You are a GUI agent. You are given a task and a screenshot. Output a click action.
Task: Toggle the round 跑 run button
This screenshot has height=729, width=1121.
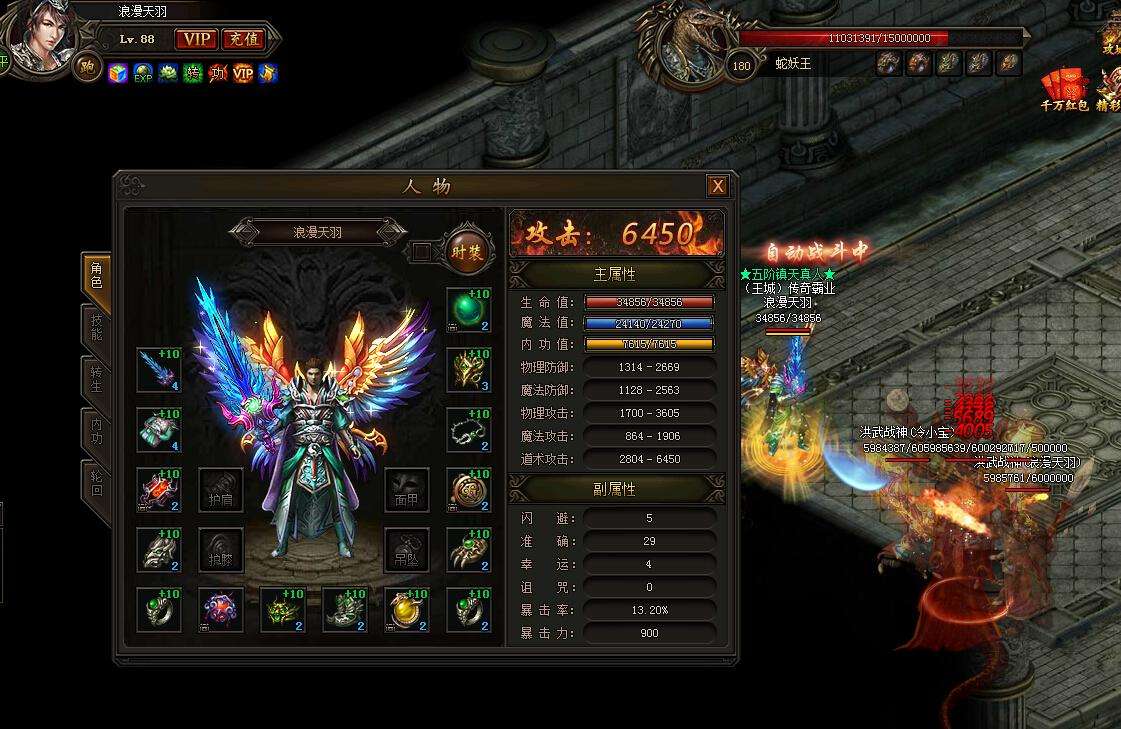[87, 67]
